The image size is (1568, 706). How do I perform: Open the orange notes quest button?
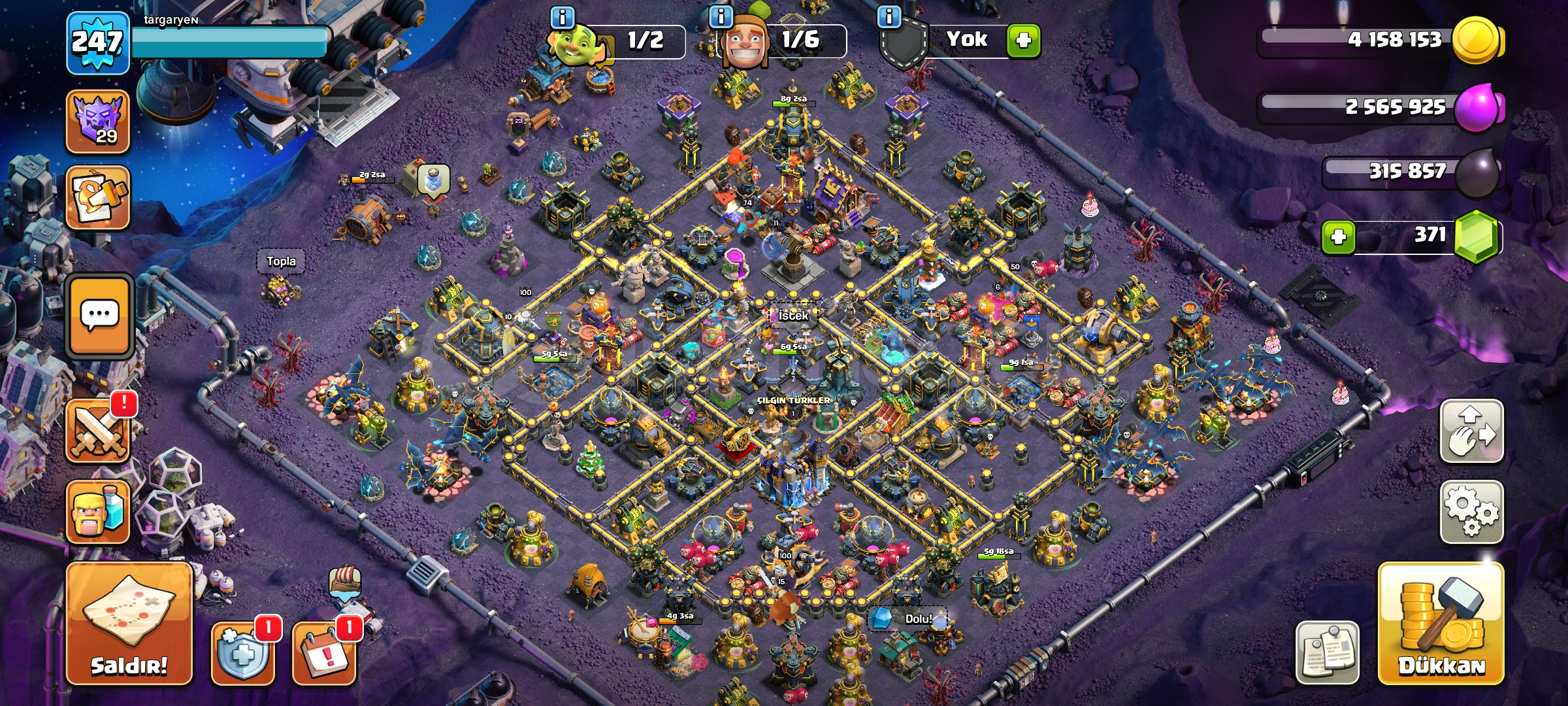98,197
